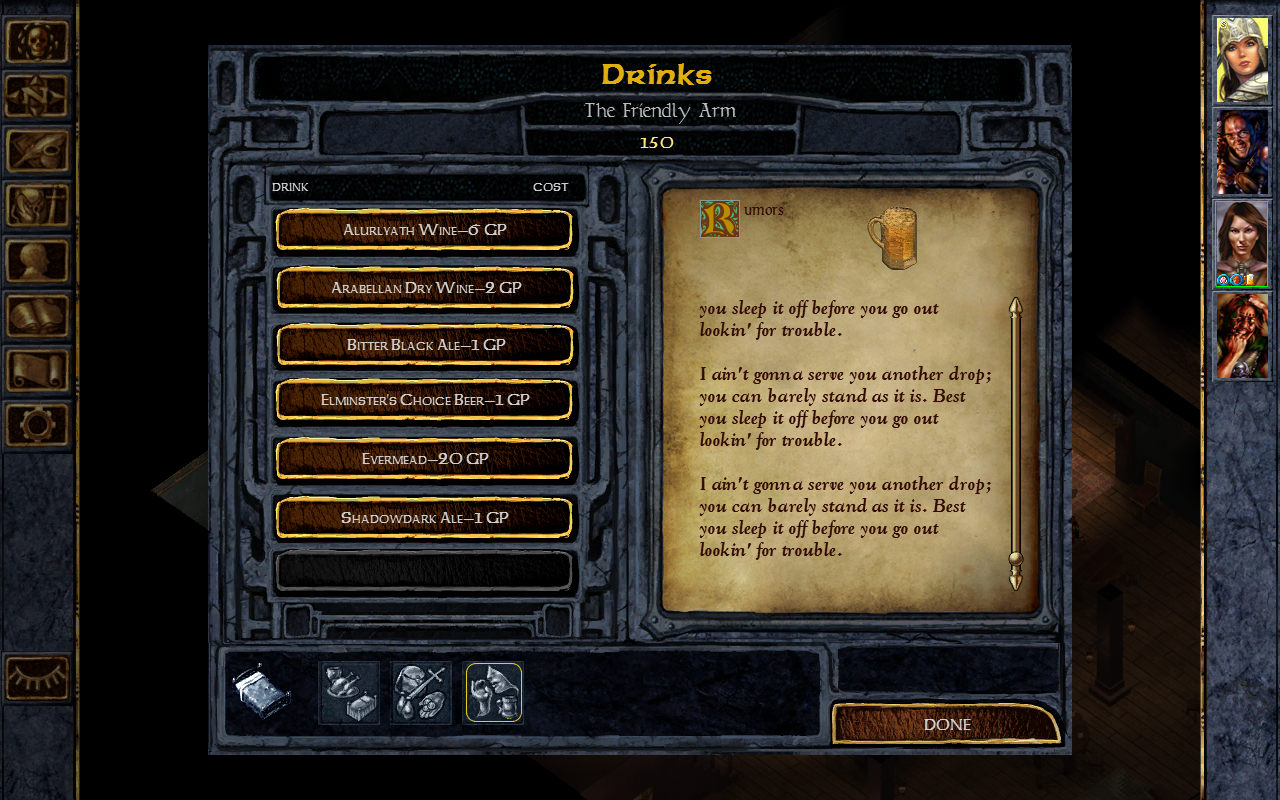Image resolution: width=1280 pixels, height=800 pixels.
Task: Open the area map via the compass icon
Action: point(38,96)
